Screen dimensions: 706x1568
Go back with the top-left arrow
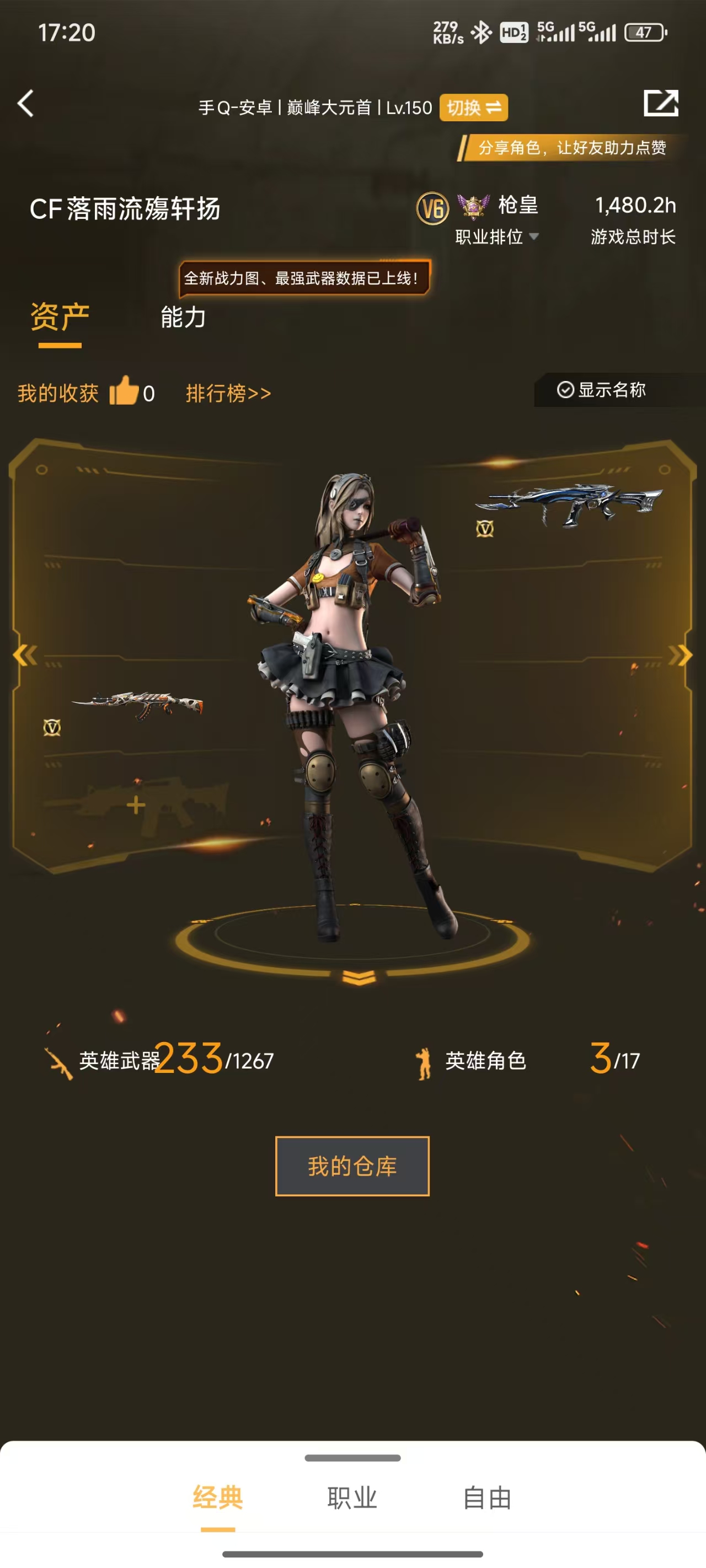click(x=25, y=104)
